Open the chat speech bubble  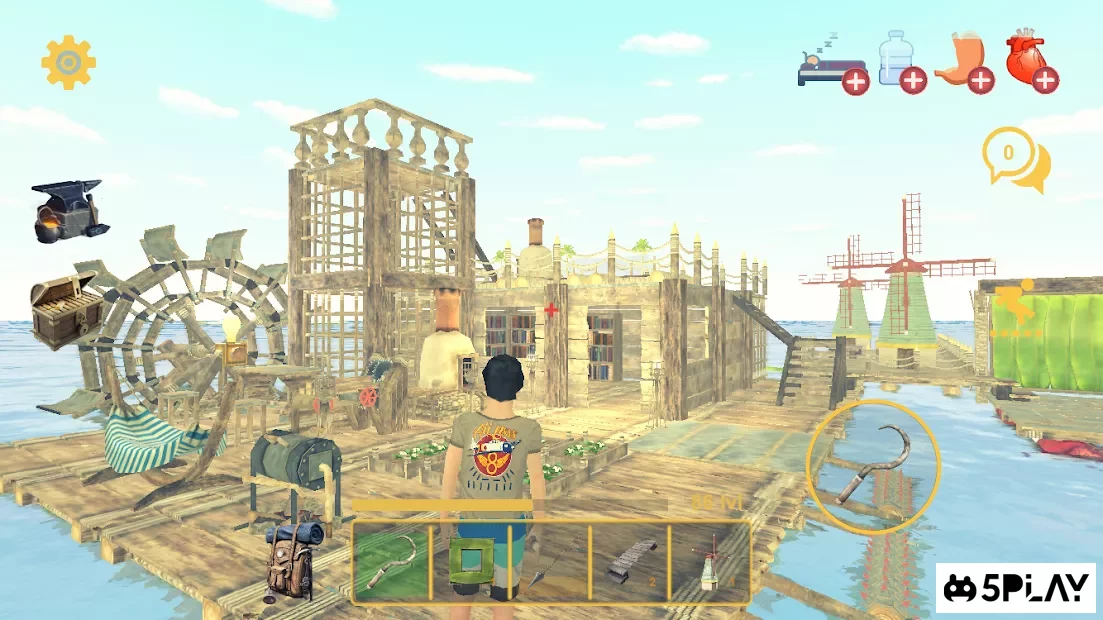(x=1014, y=158)
